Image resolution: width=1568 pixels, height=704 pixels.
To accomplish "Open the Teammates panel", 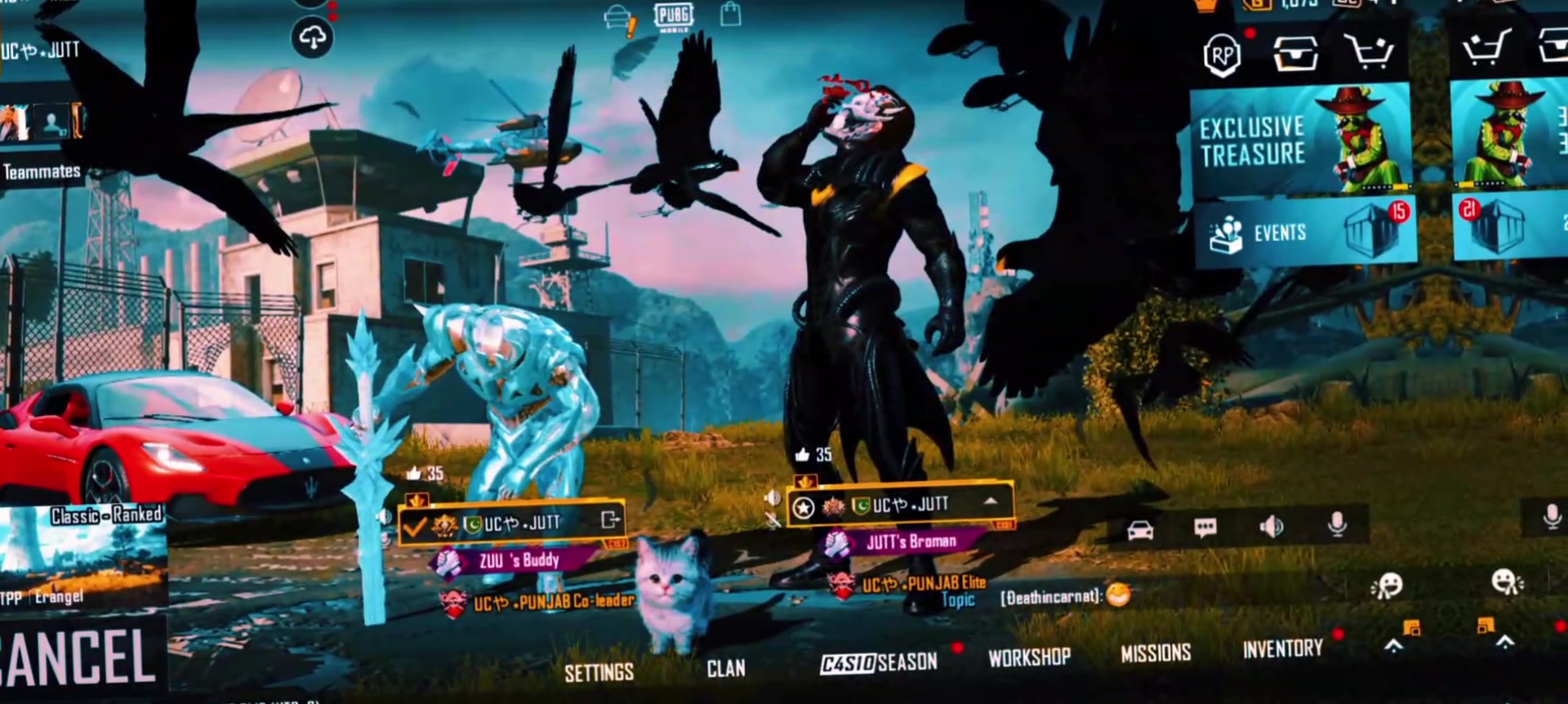I will [42, 172].
